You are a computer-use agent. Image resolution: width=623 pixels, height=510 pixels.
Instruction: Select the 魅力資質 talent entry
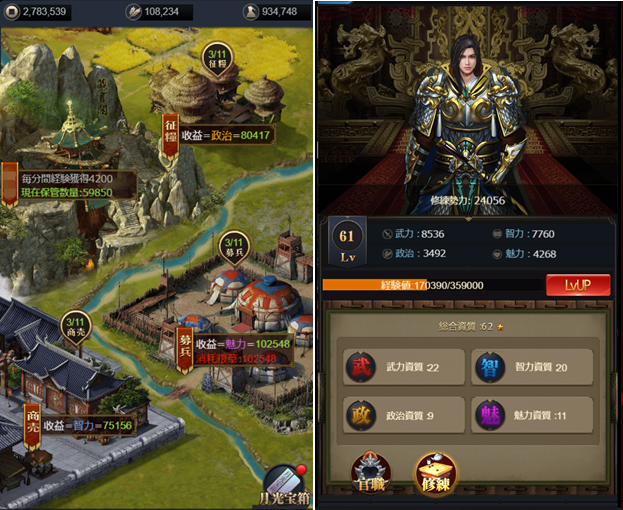[531, 414]
